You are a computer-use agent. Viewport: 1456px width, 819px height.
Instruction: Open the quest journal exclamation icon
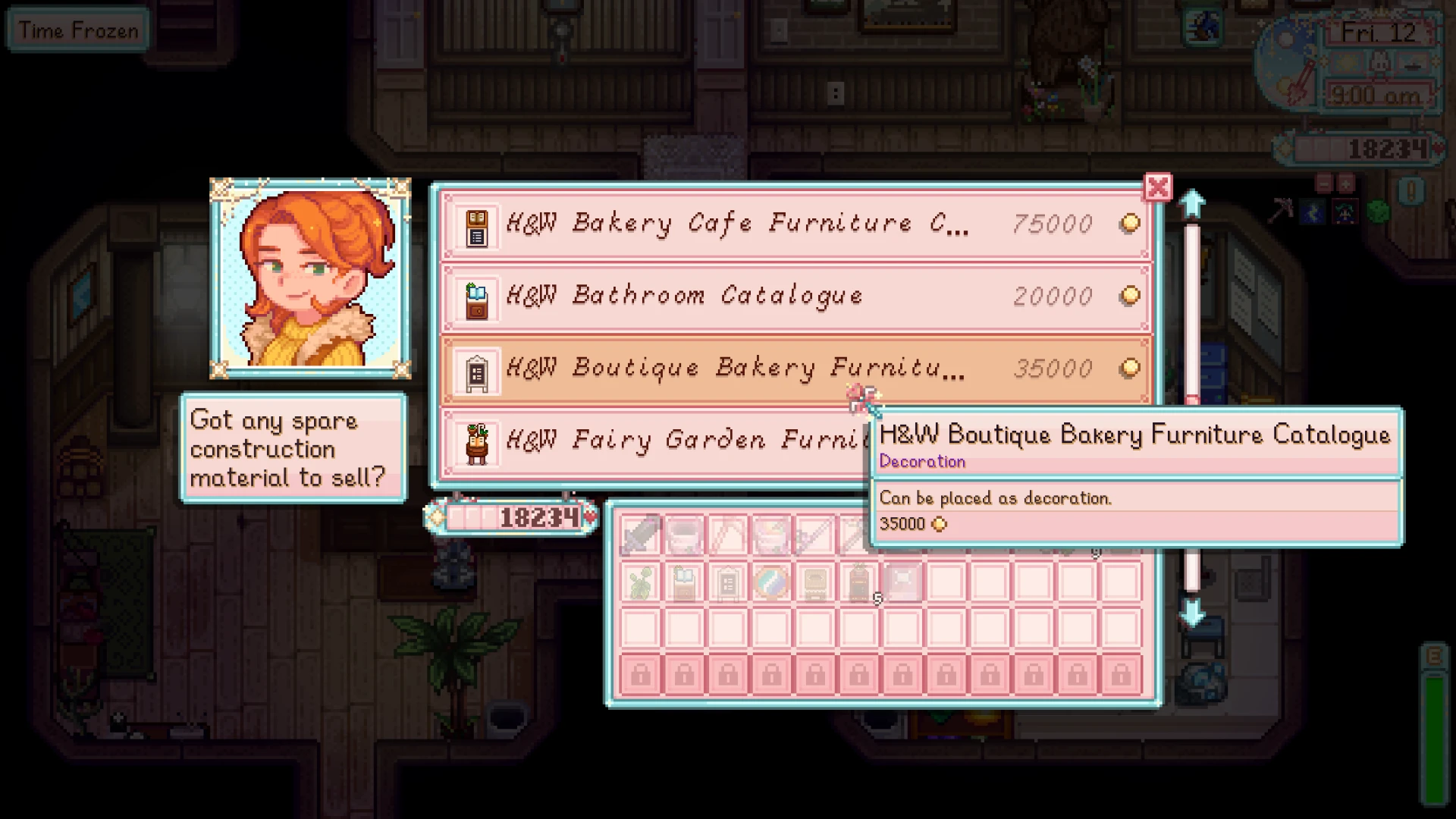[x=1411, y=191]
